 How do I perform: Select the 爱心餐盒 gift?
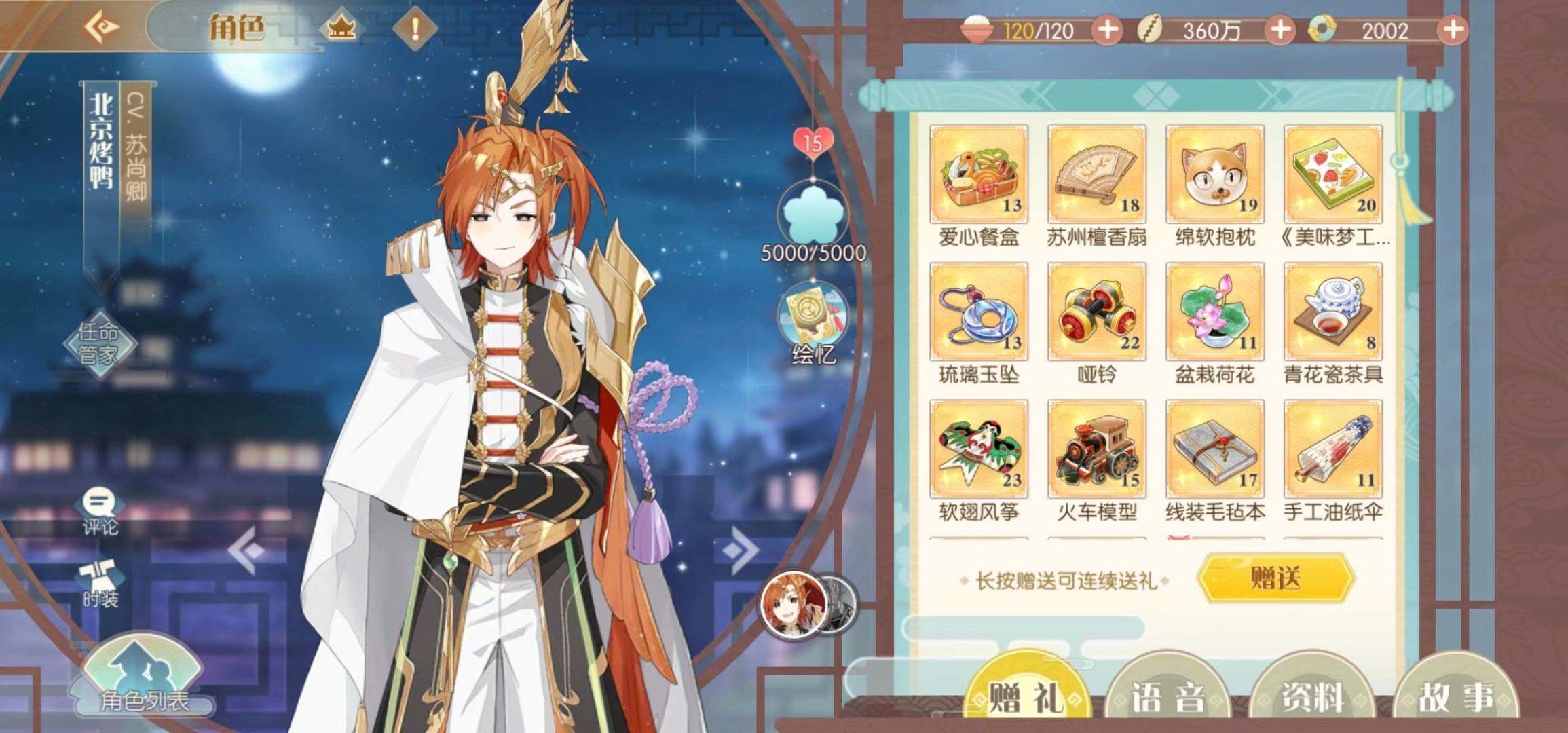979,174
